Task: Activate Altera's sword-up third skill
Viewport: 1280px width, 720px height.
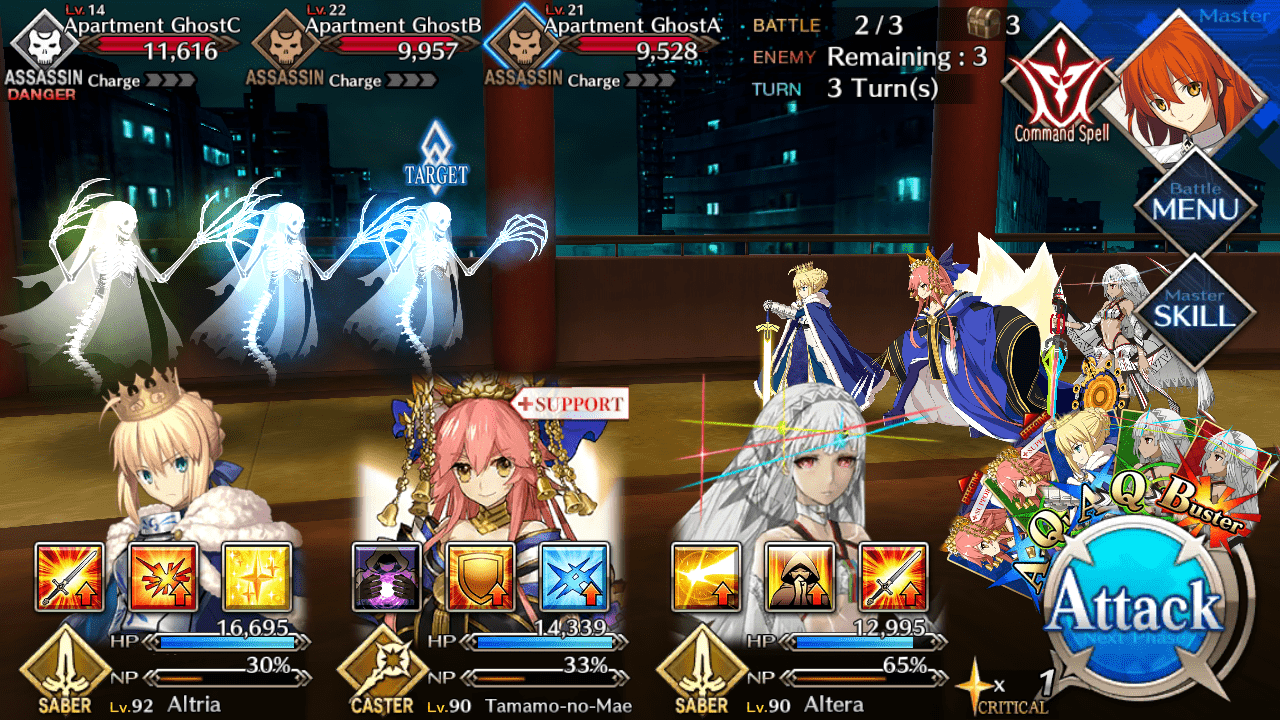Action: coord(893,577)
